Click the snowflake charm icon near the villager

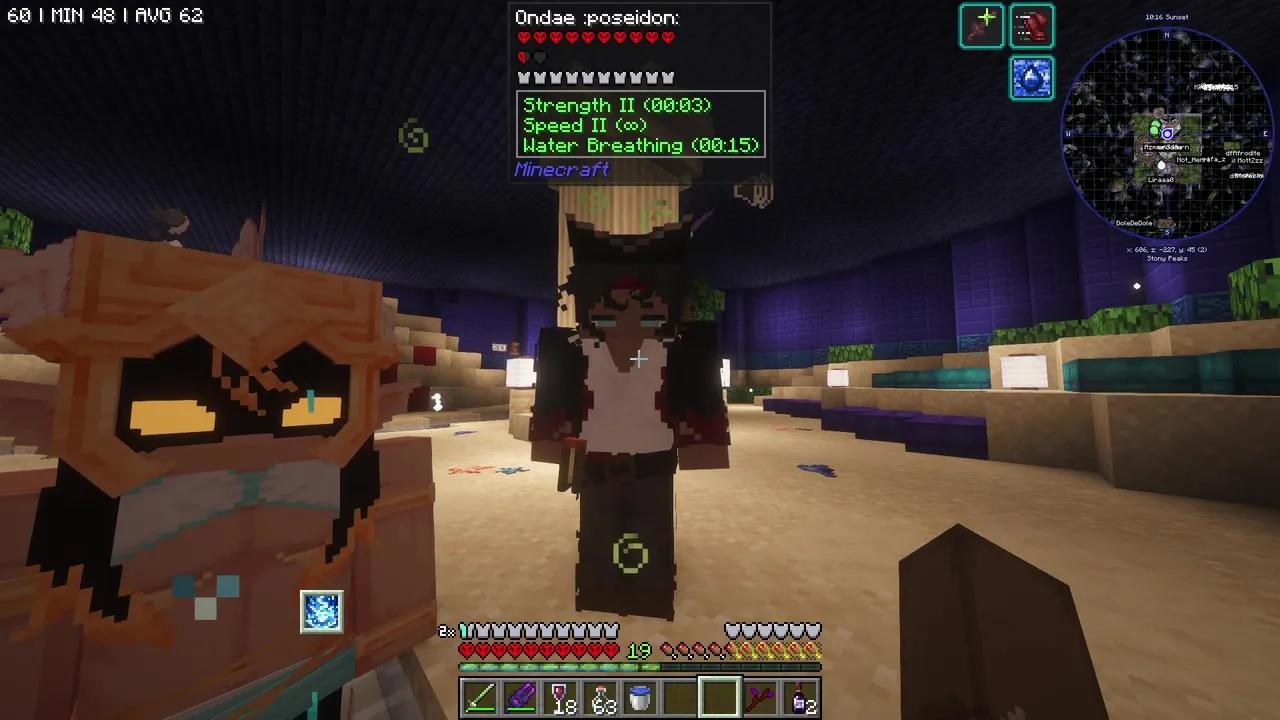point(321,610)
